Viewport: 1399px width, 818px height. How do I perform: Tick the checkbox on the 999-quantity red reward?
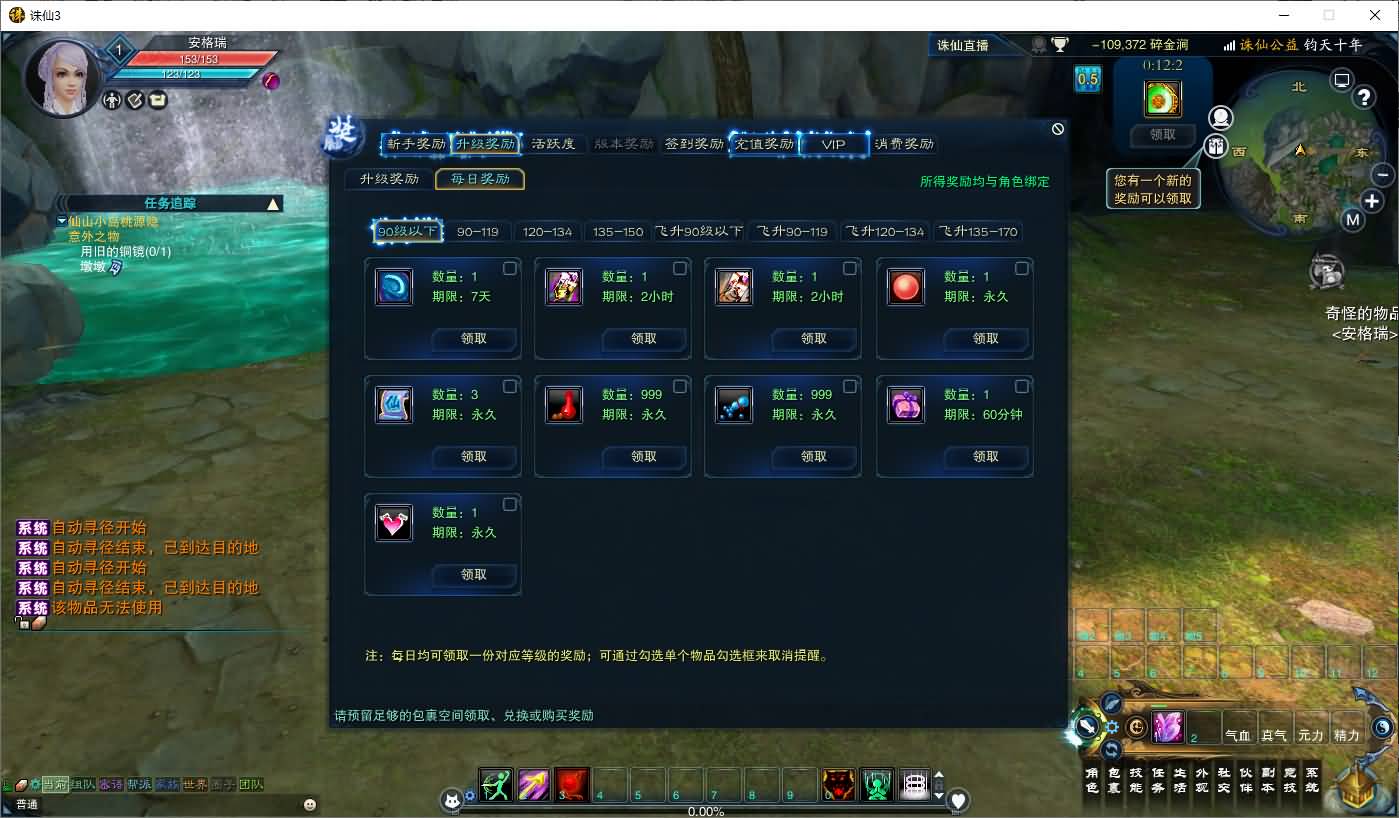pyautogui.click(x=679, y=386)
